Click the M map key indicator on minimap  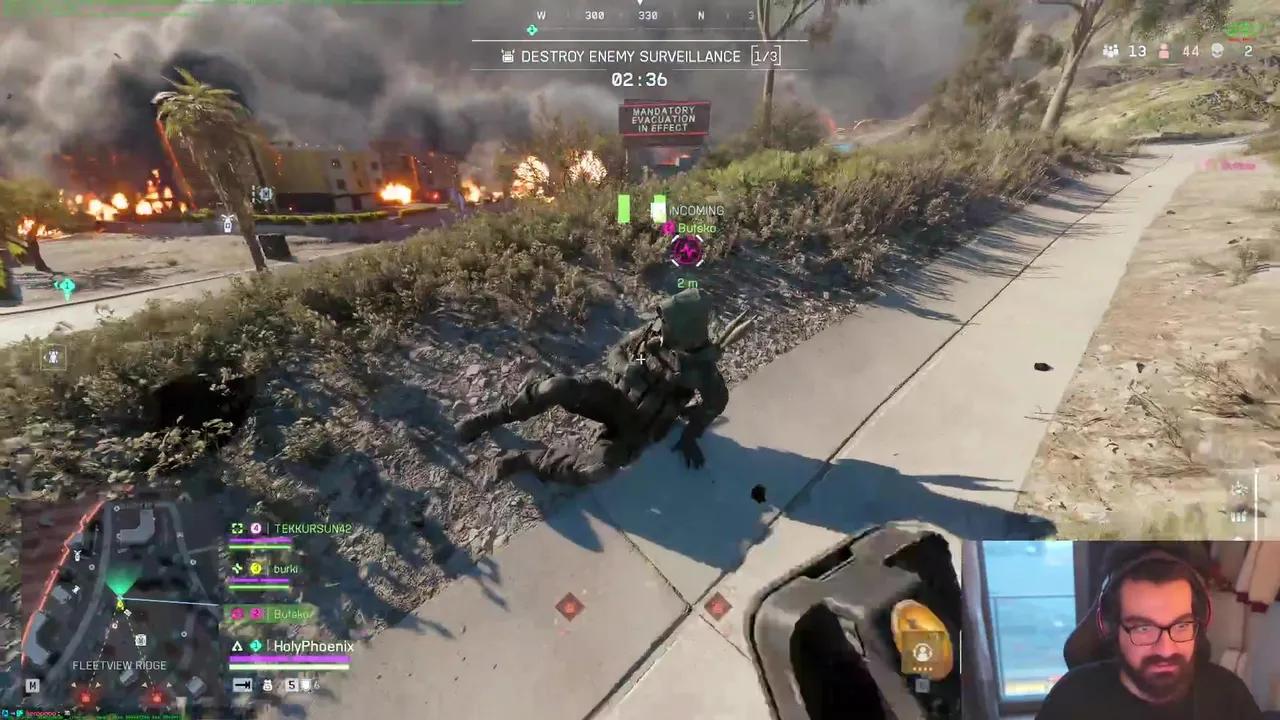(32, 686)
